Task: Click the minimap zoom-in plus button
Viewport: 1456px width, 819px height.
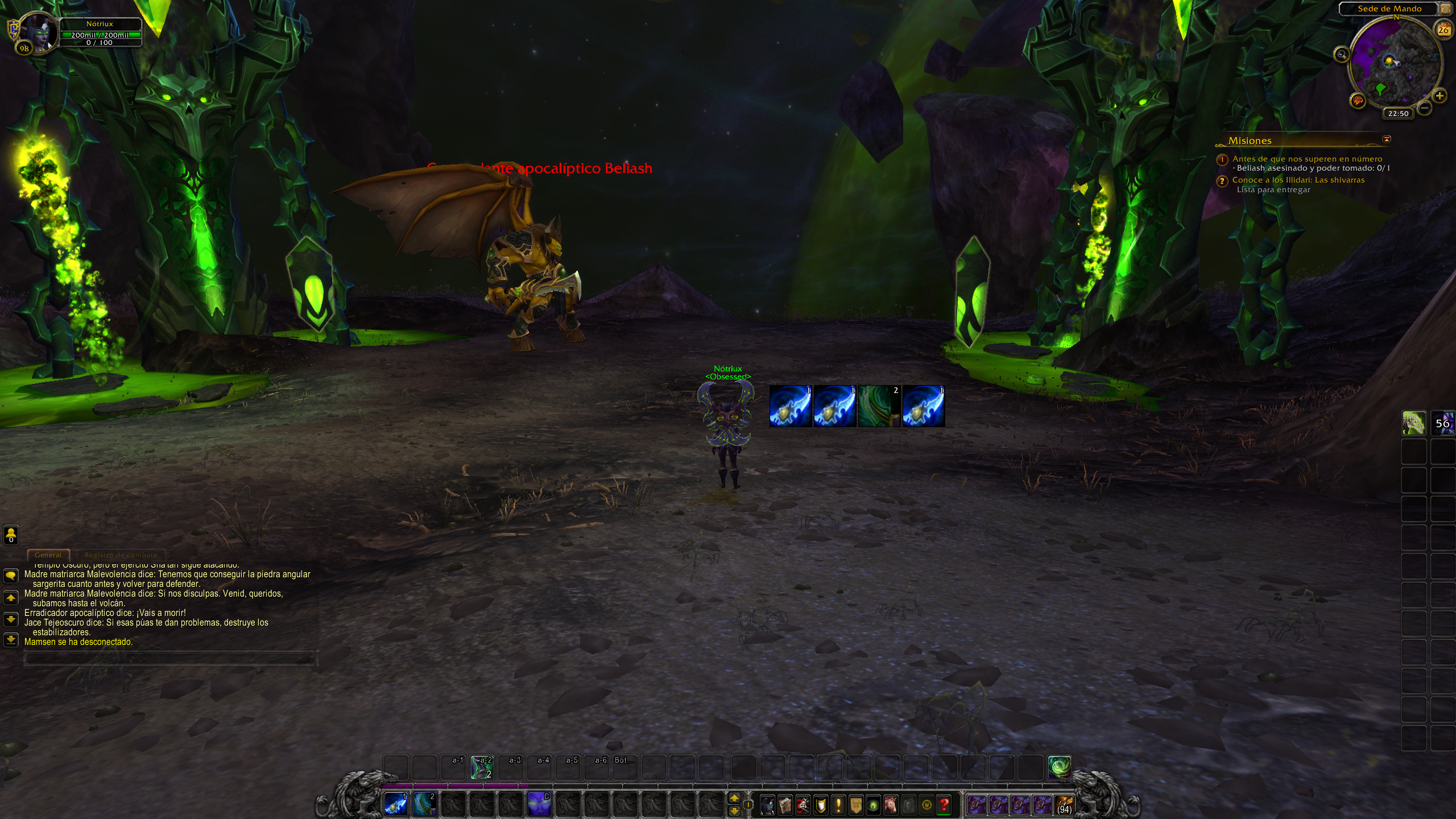Action: 1440,96
